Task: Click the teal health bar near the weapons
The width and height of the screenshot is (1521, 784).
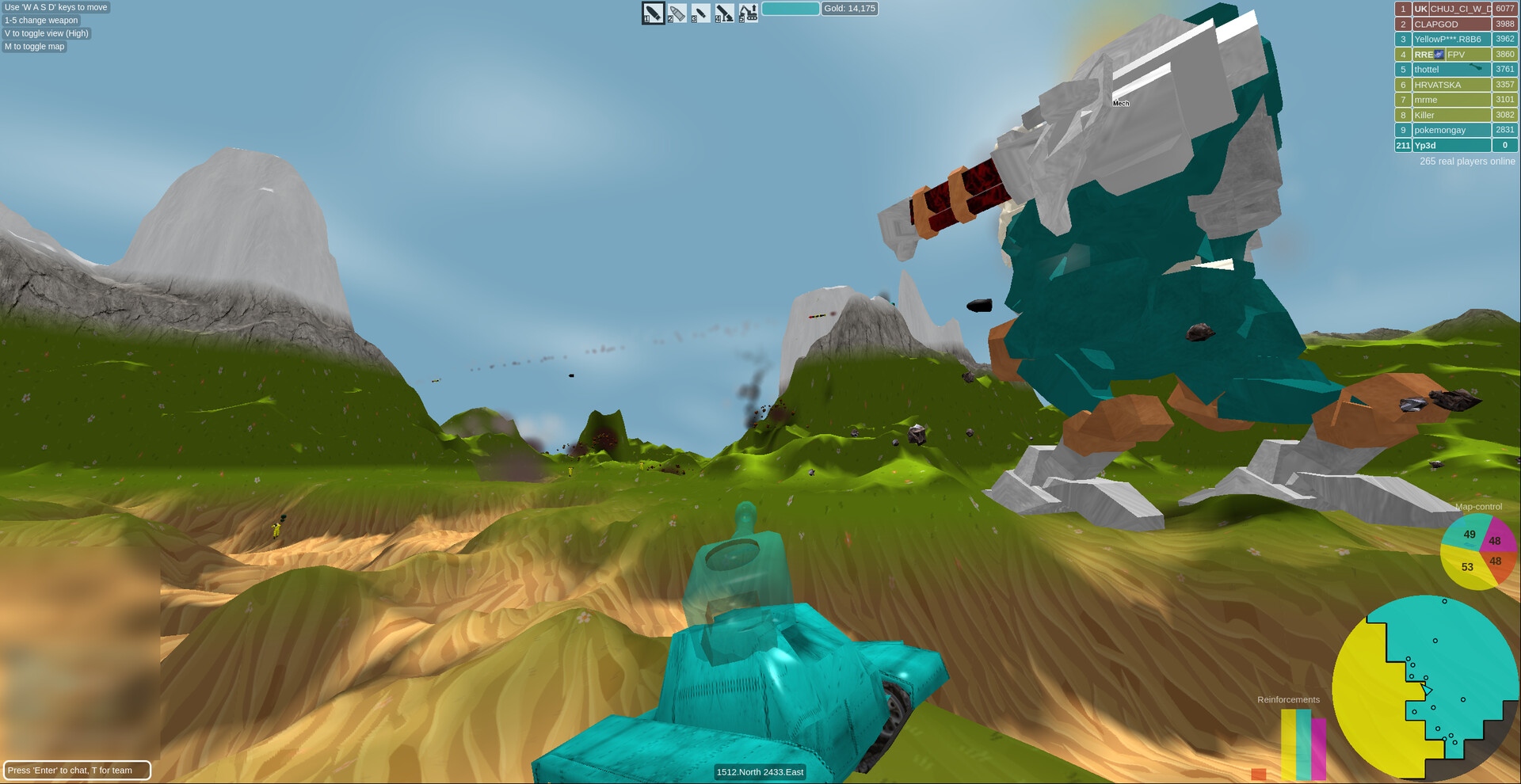Action: [x=791, y=8]
